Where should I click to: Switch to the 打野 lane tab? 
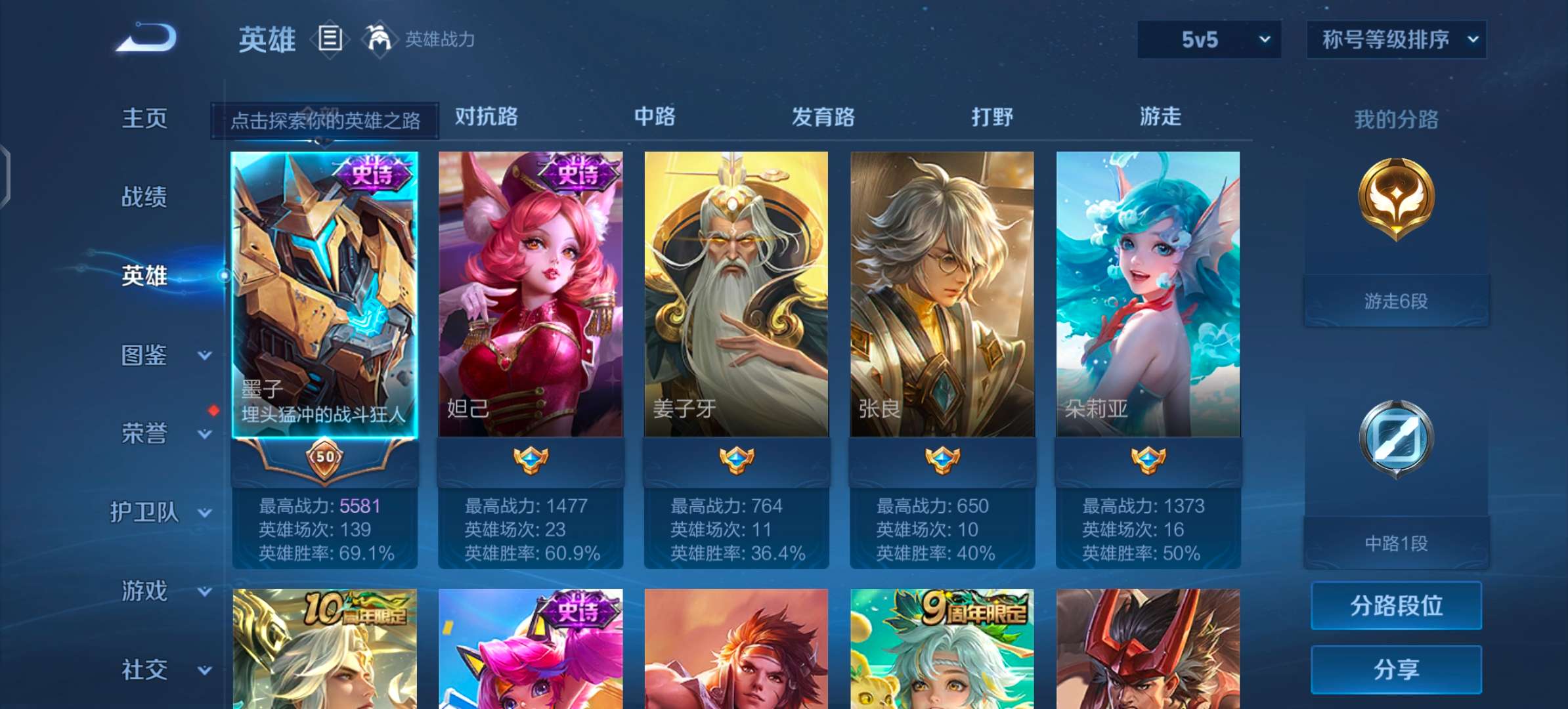pyautogui.click(x=992, y=118)
